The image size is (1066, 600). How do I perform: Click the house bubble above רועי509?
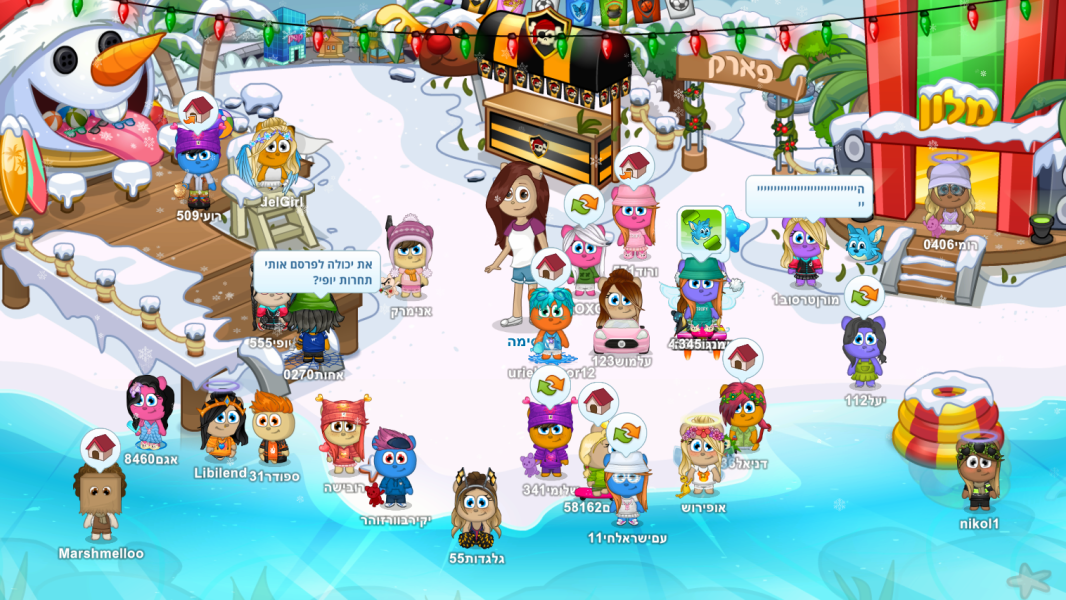pyautogui.click(x=199, y=110)
